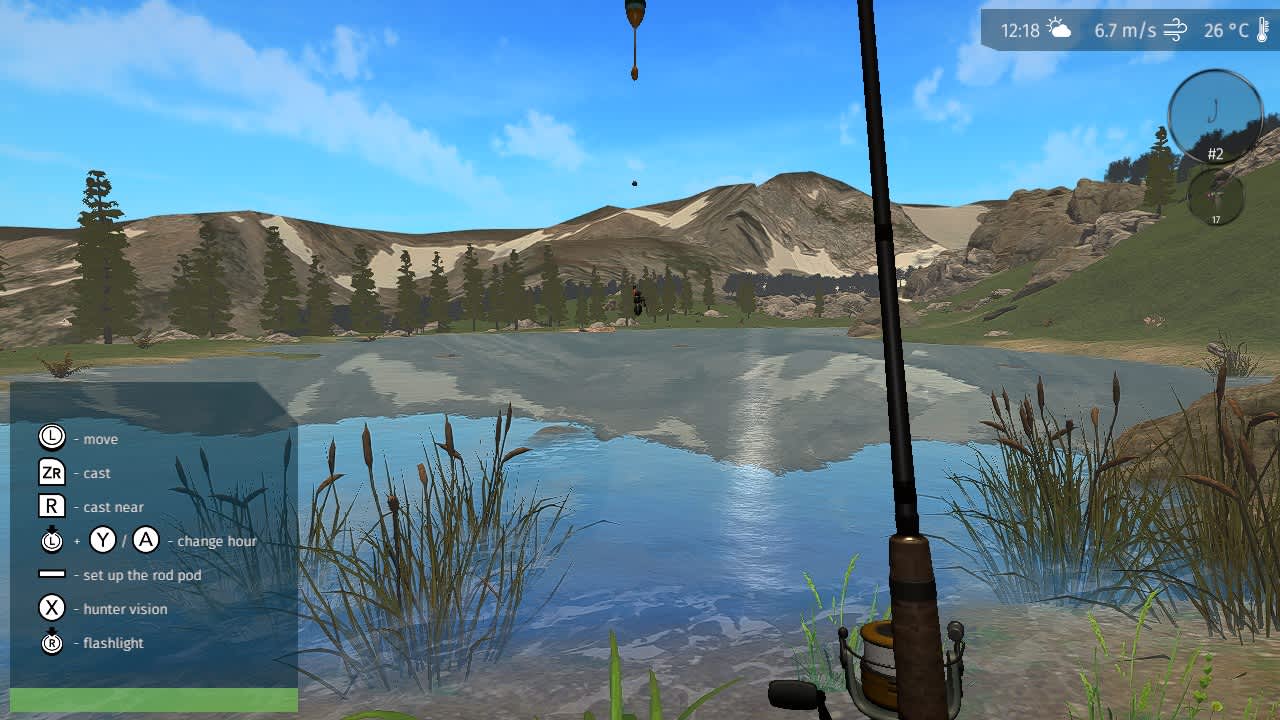Viewport: 1280px width, 720px height.
Task: Click the sun and cloud weather icon
Action: tap(1059, 29)
